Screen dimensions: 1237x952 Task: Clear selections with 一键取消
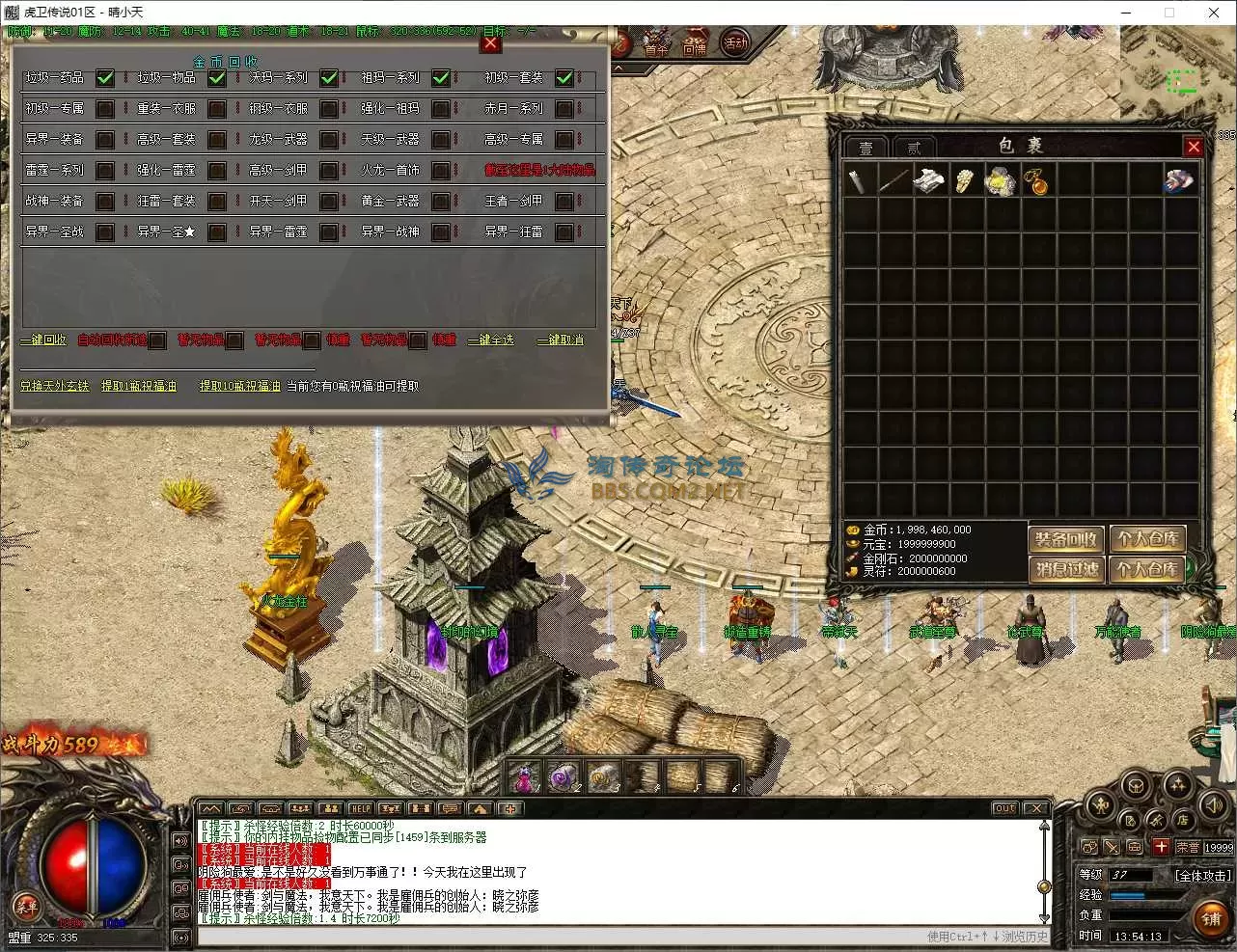click(561, 340)
